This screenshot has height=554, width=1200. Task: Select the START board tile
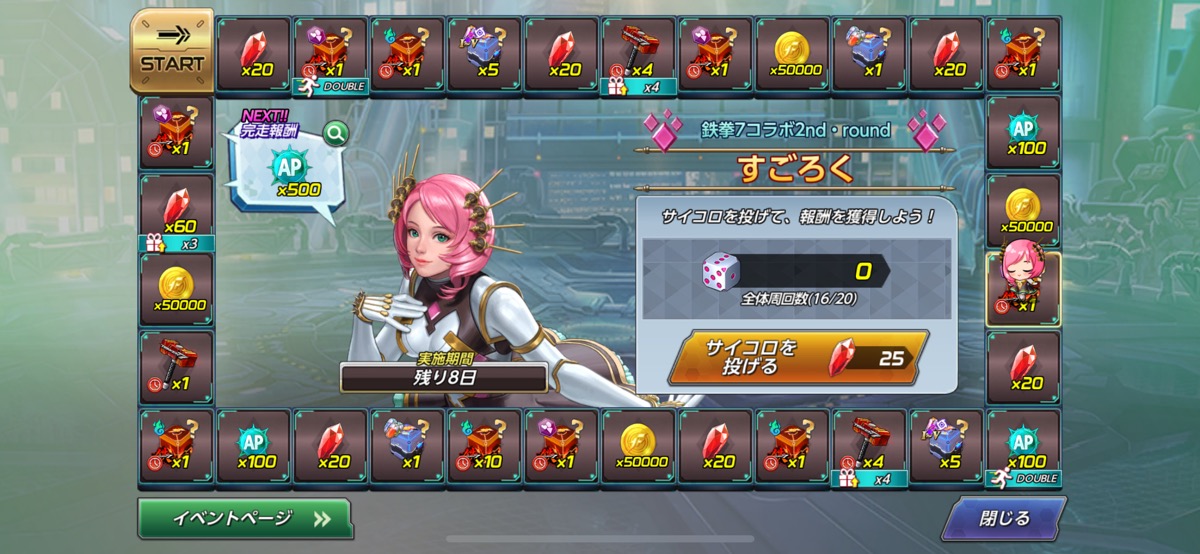pos(172,52)
